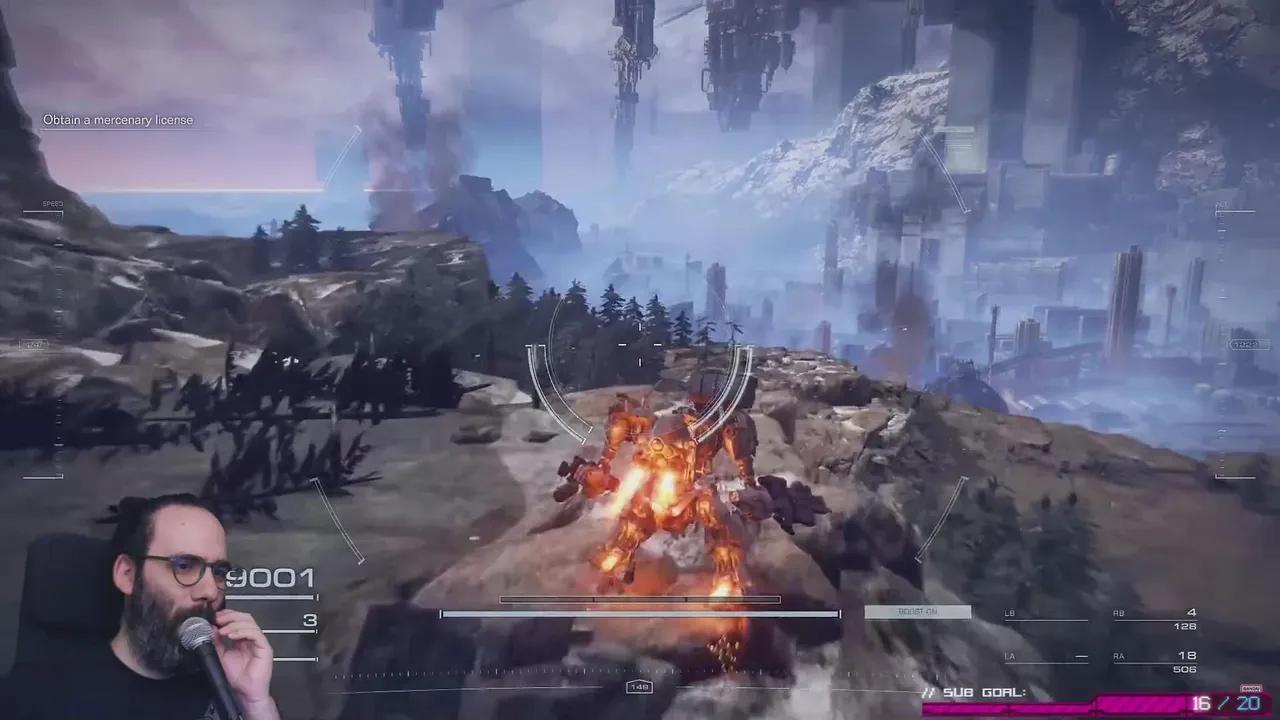Pick the LB weapon slot
This screenshot has width=1280, height=720.
1046,618
